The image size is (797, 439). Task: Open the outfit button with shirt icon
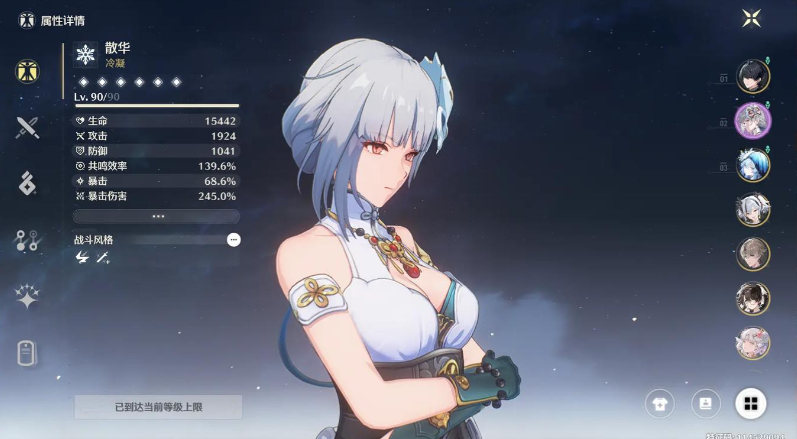click(659, 404)
